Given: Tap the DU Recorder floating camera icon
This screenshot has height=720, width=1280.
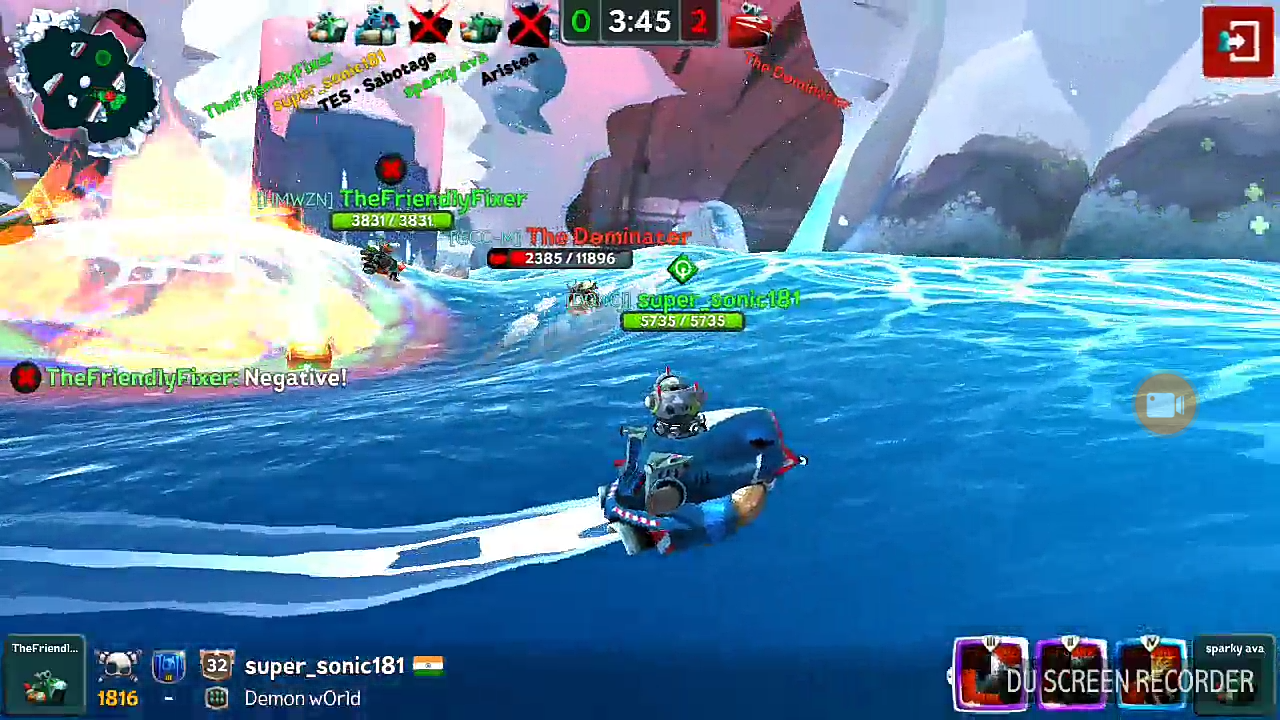Looking at the screenshot, I should pos(1163,404).
